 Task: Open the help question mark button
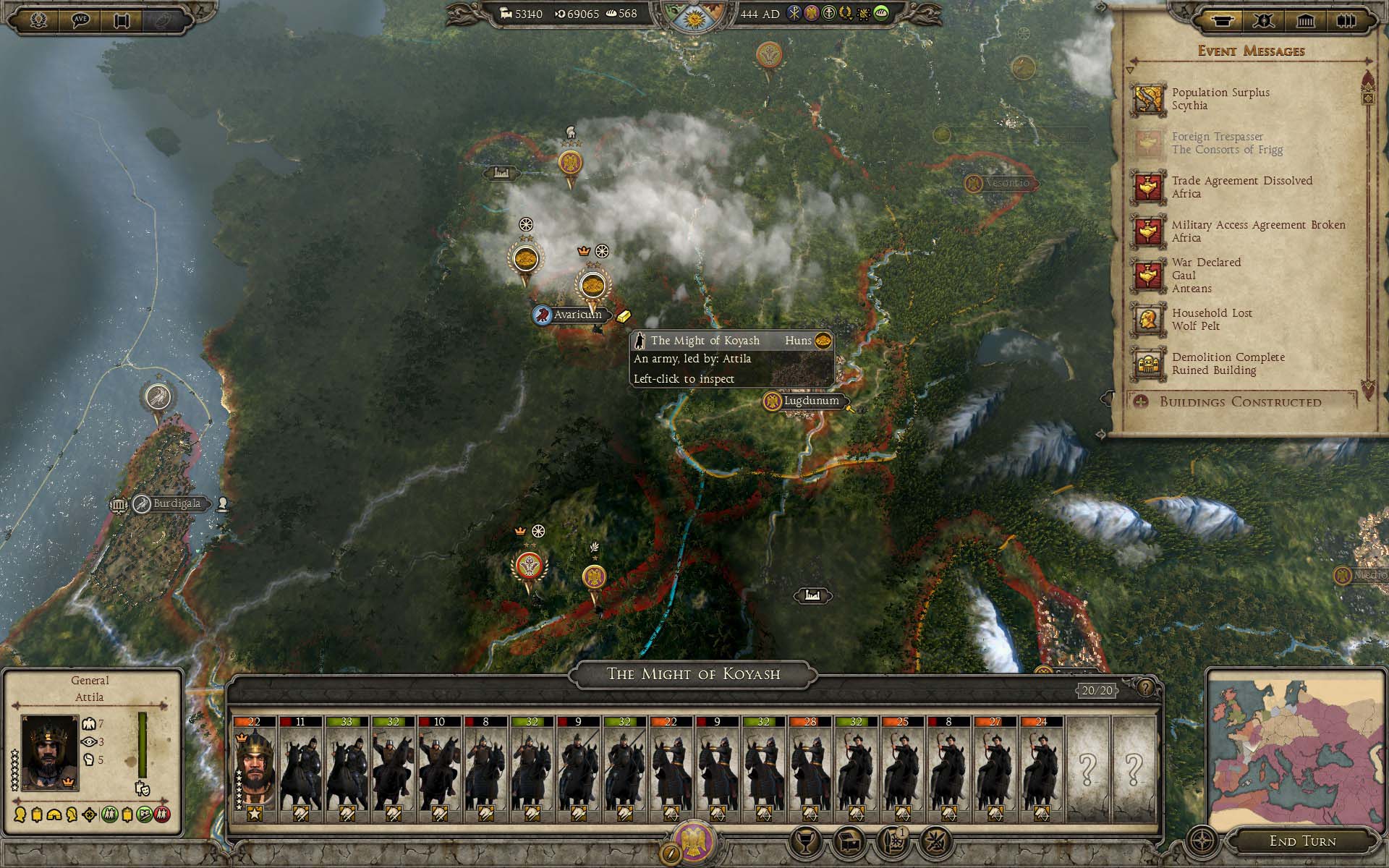(1145, 688)
